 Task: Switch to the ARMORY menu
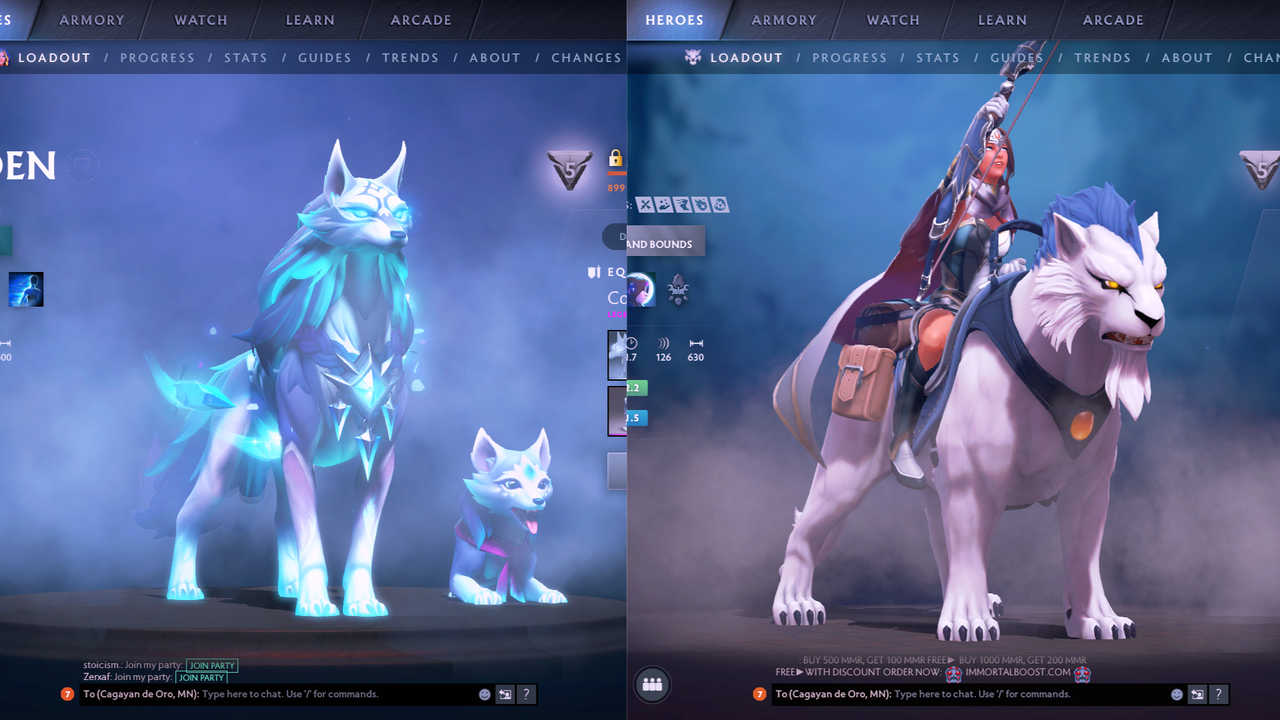click(783, 19)
